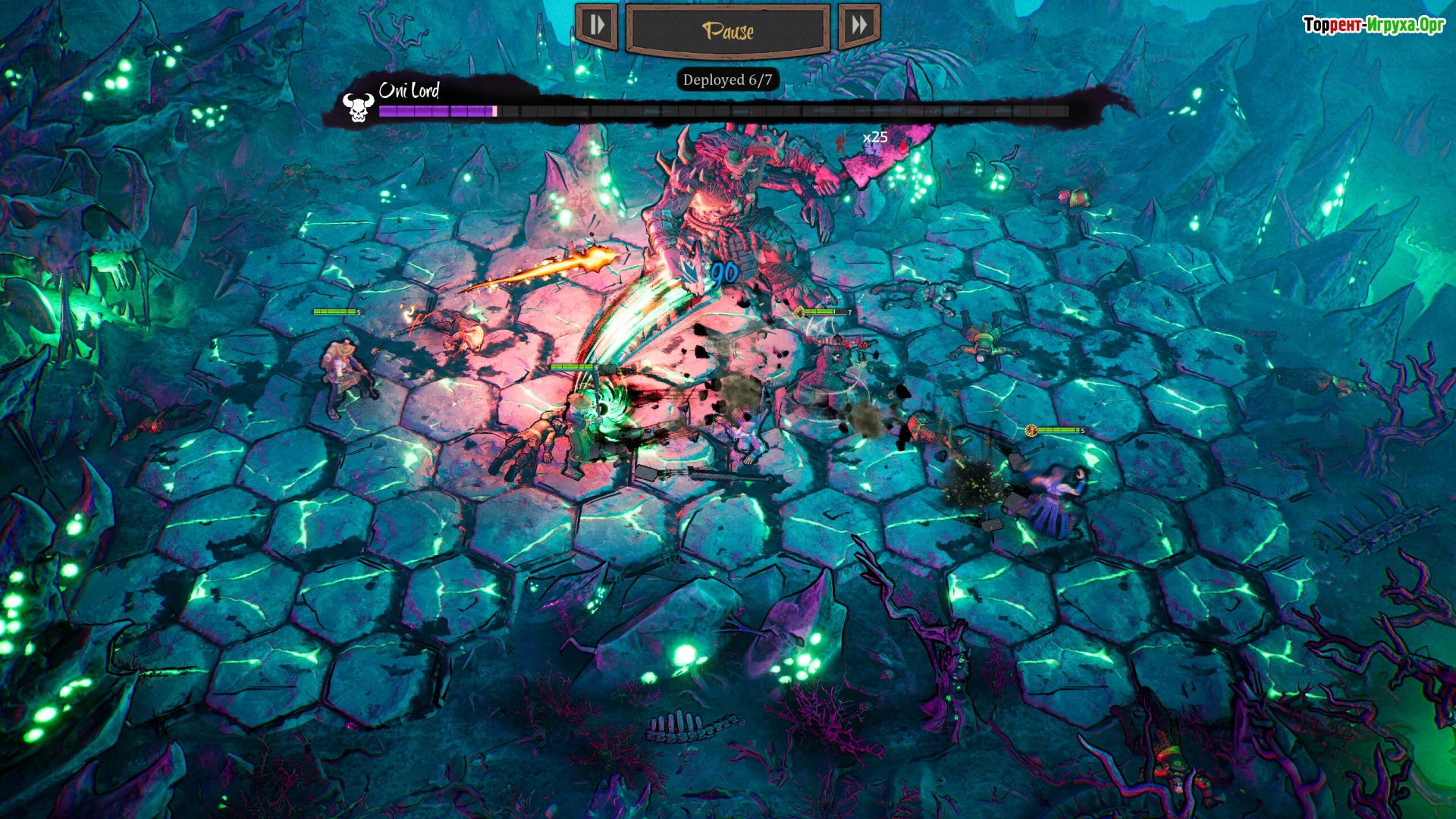Screen dimensions: 1456x819
Task: Click the Pause button
Action: (x=727, y=30)
